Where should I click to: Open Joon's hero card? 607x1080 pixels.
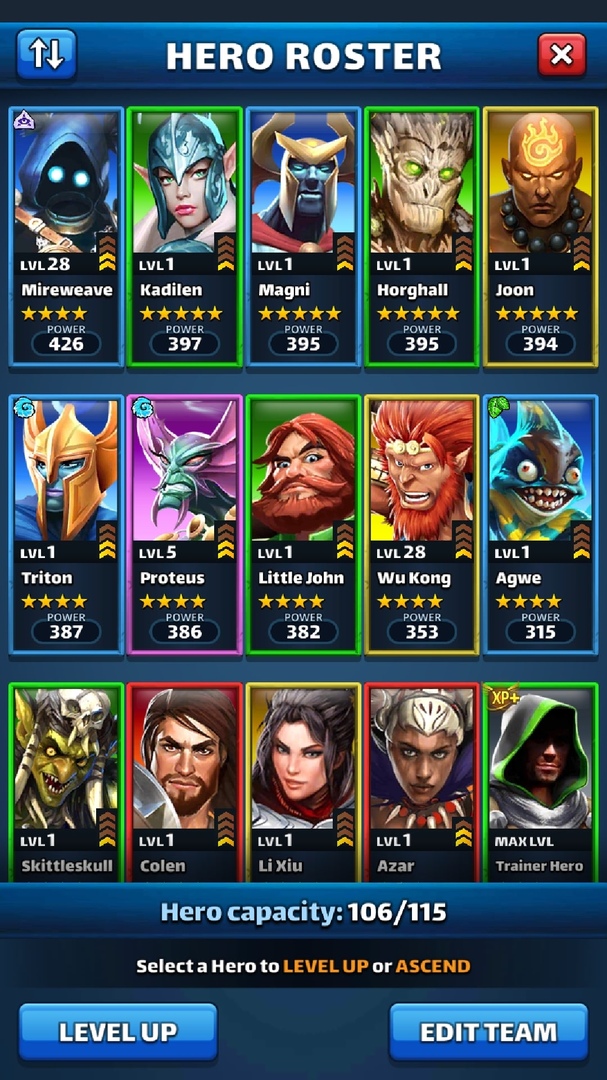(x=540, y=236)
